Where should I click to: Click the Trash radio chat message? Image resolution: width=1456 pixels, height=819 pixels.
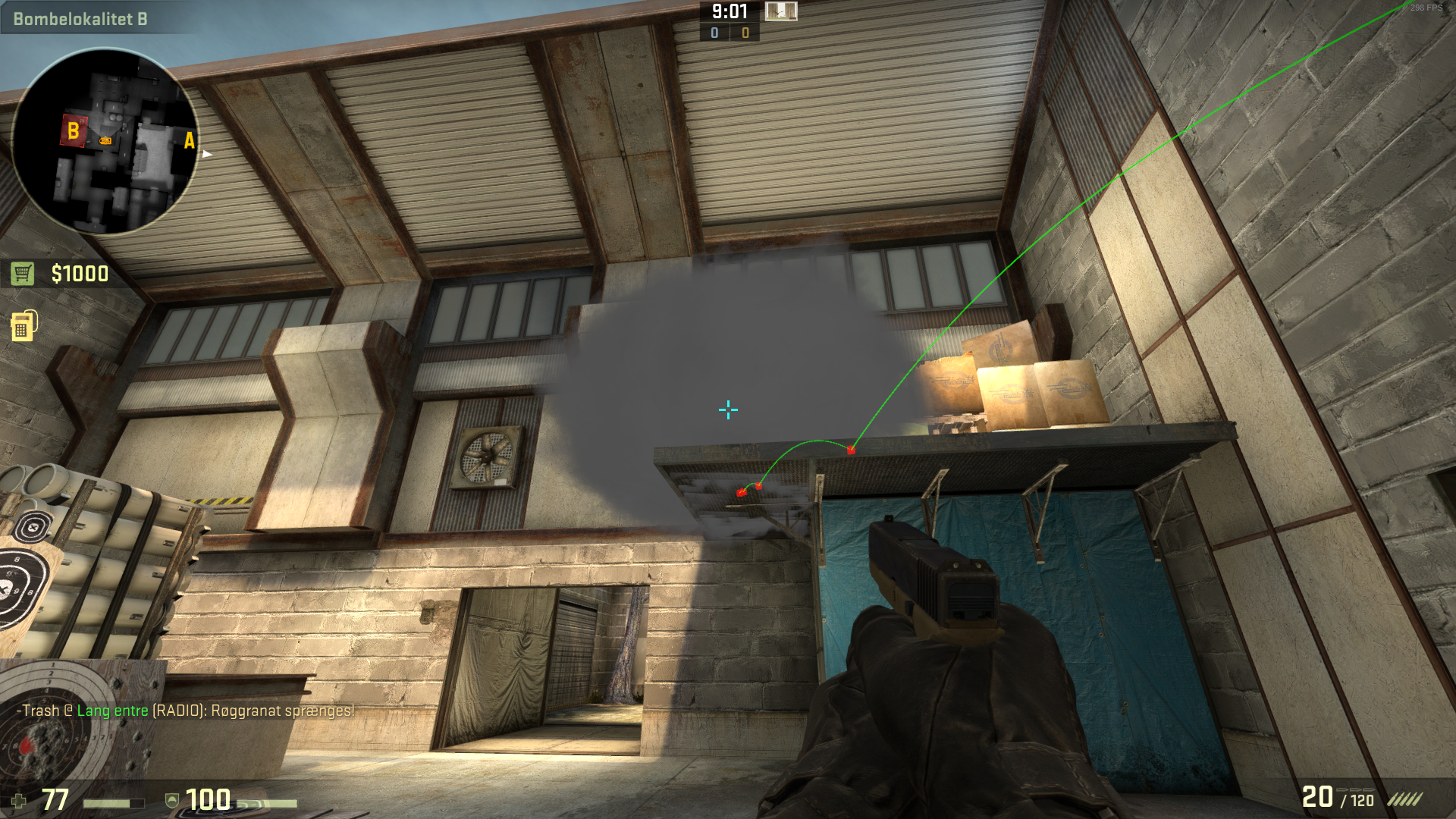coord(186,711)
